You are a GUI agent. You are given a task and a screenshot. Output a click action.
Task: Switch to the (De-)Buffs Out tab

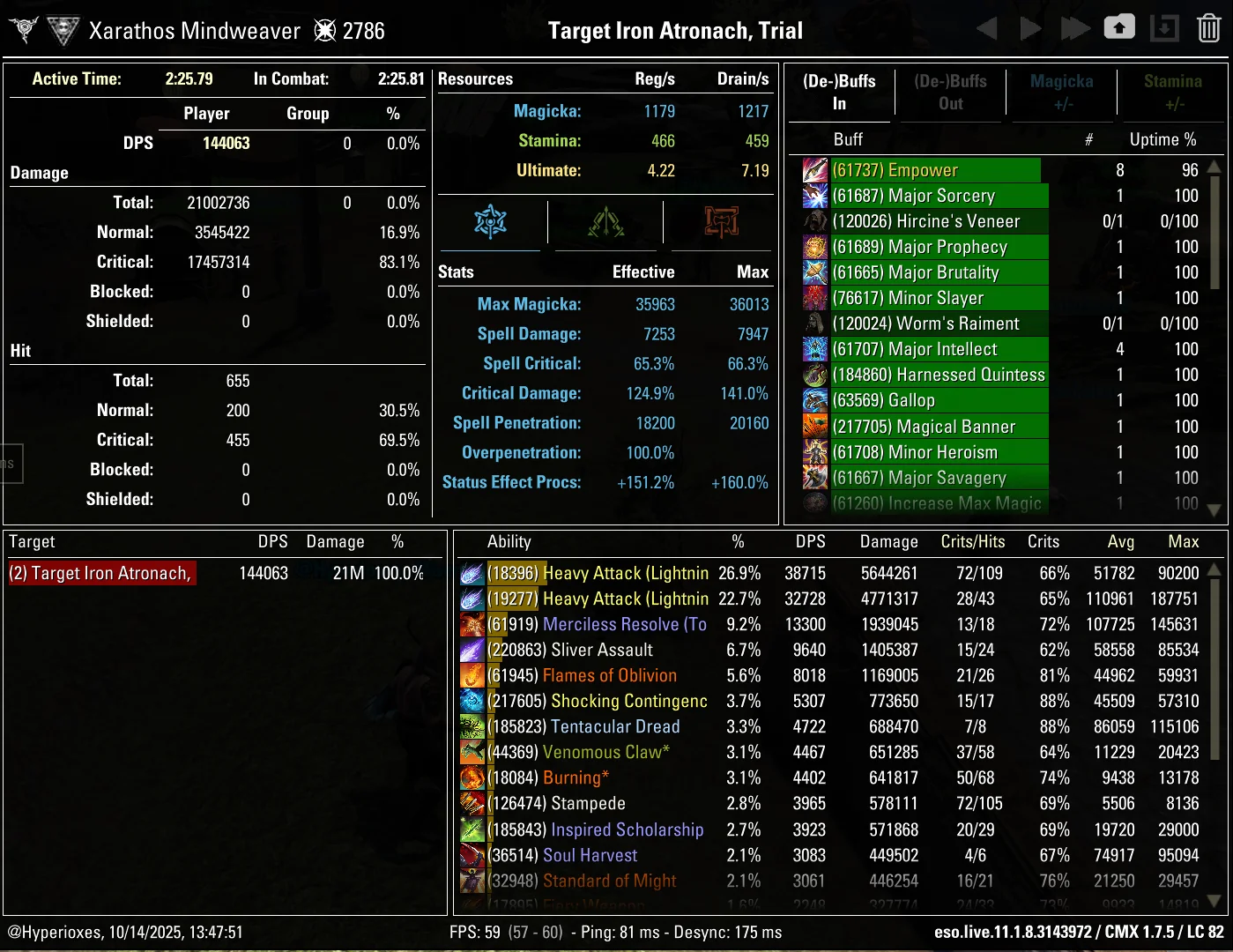[x=950, y=92]
